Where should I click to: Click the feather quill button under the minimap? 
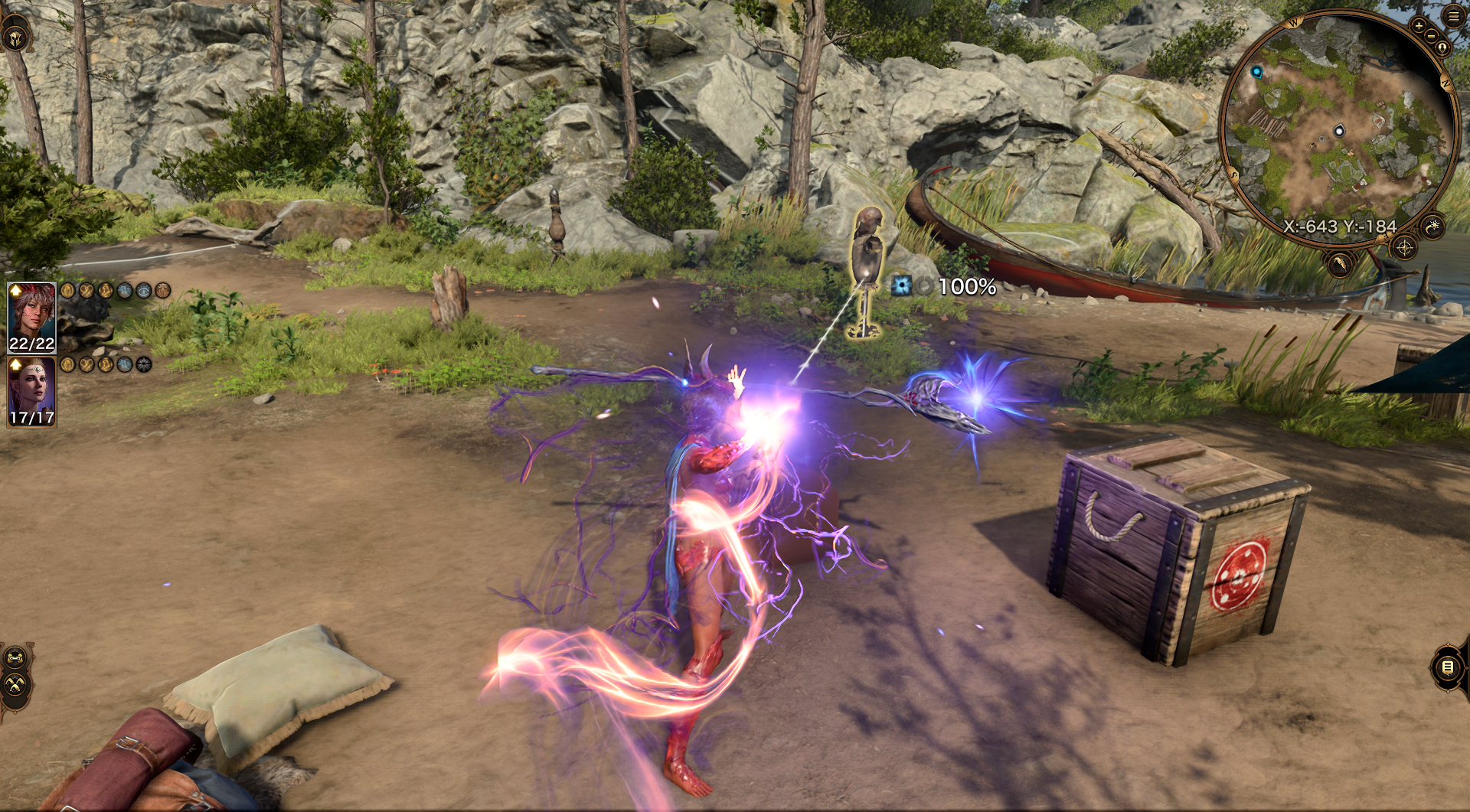tap(1340, 265)
